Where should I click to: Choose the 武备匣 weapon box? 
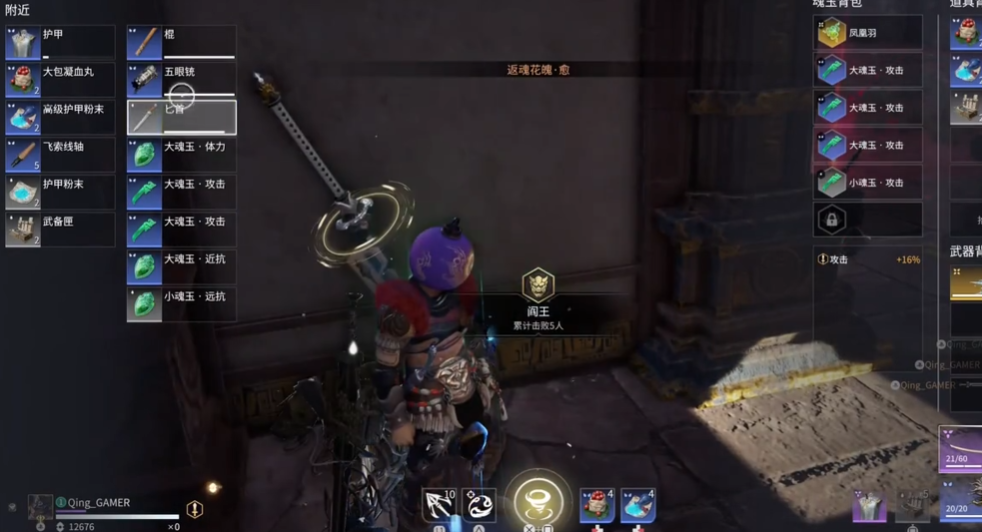coord(60,230)
